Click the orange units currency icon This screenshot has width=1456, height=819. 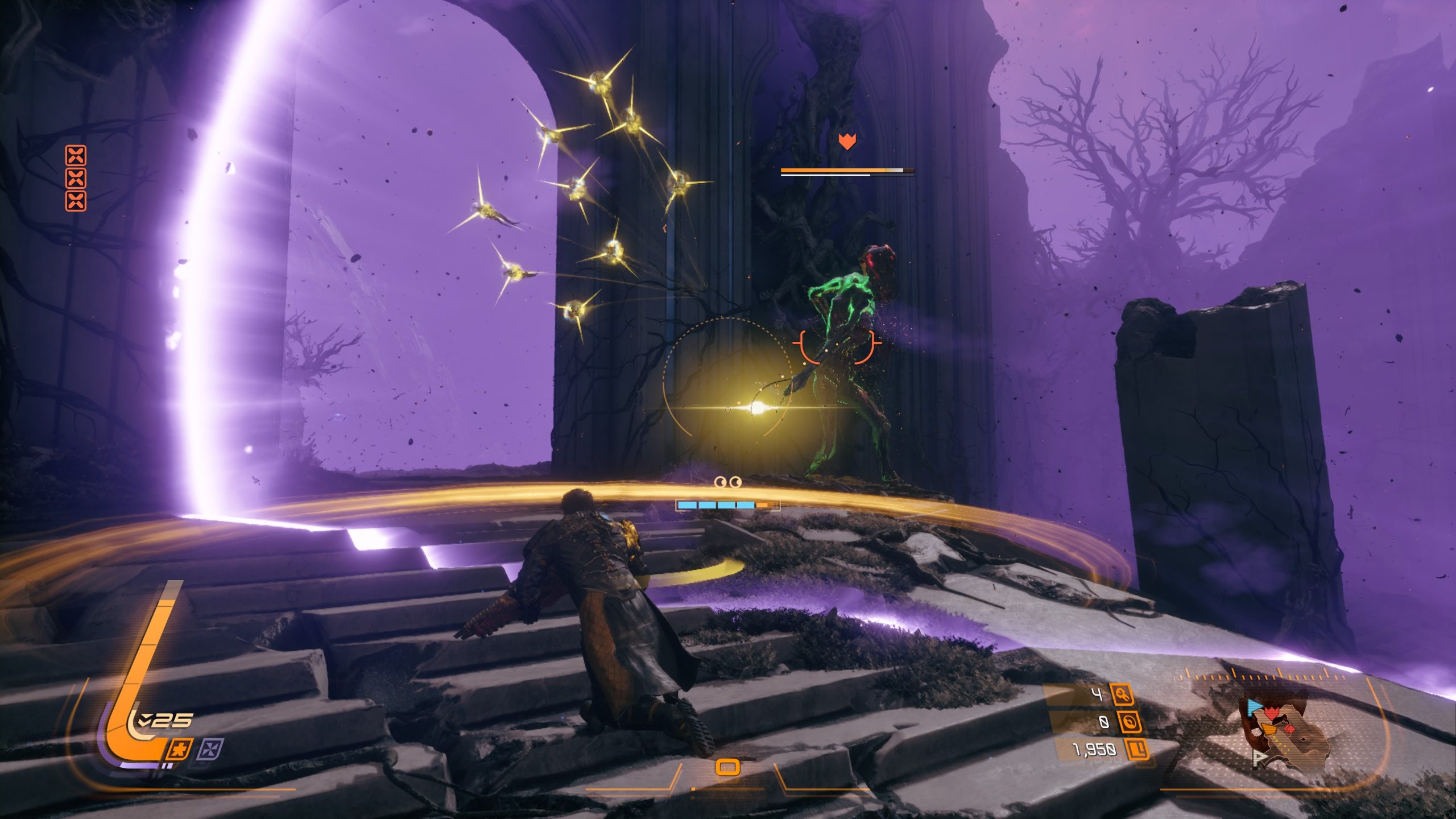click(1138, 750)
